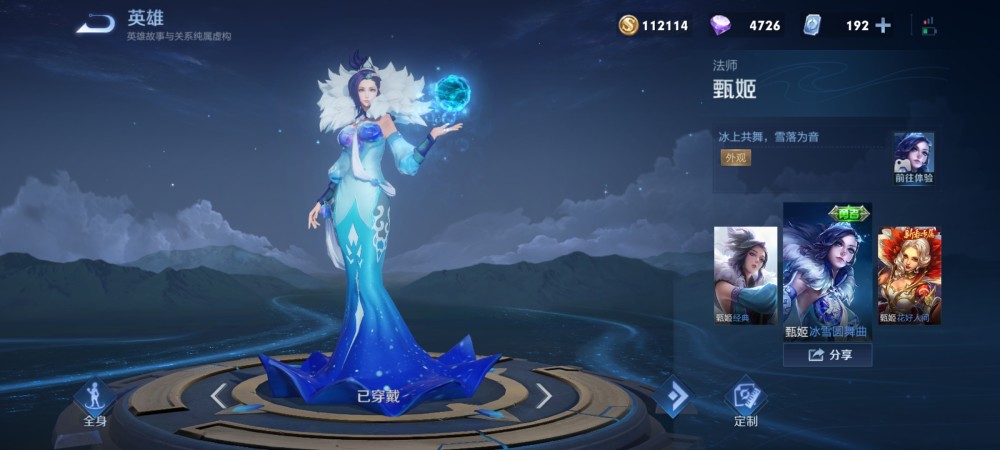Tap the 前往体验 hero trial portrait
This screenshot has height=450, width=1000.
click(914, 158)
